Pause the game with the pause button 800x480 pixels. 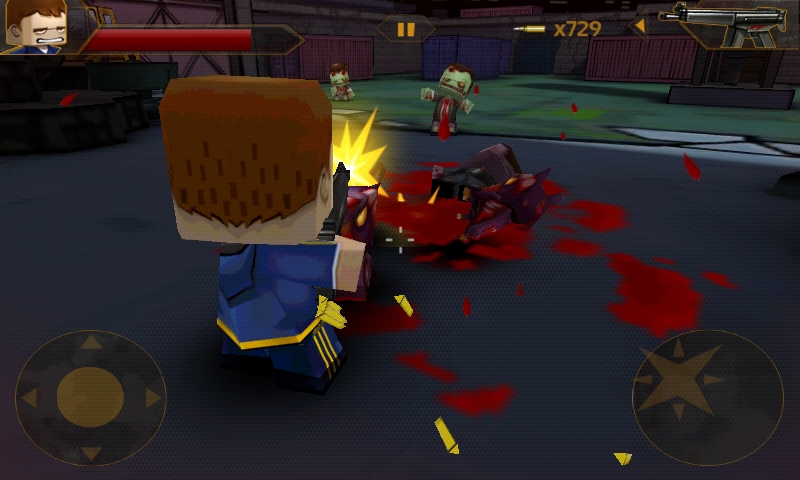coord(406,29)
